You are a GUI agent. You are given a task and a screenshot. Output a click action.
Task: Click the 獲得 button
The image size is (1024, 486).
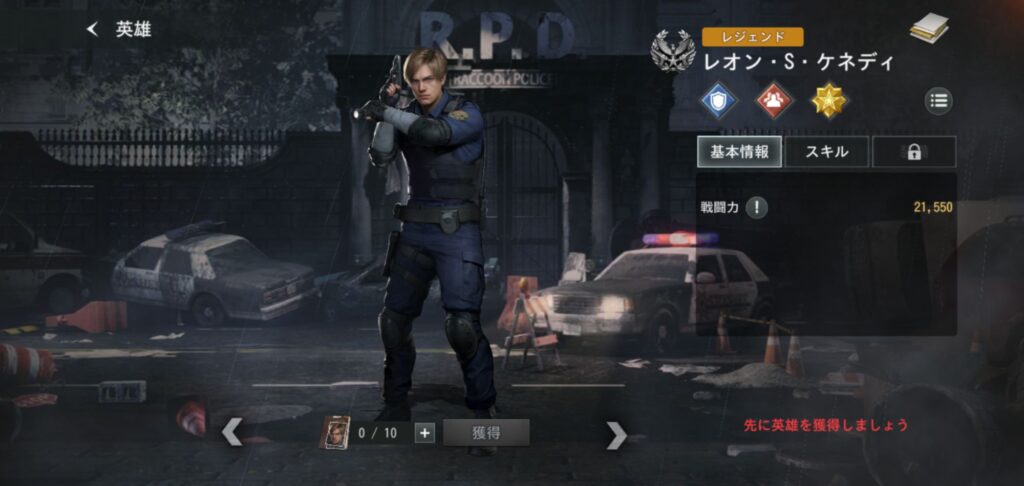486,433
